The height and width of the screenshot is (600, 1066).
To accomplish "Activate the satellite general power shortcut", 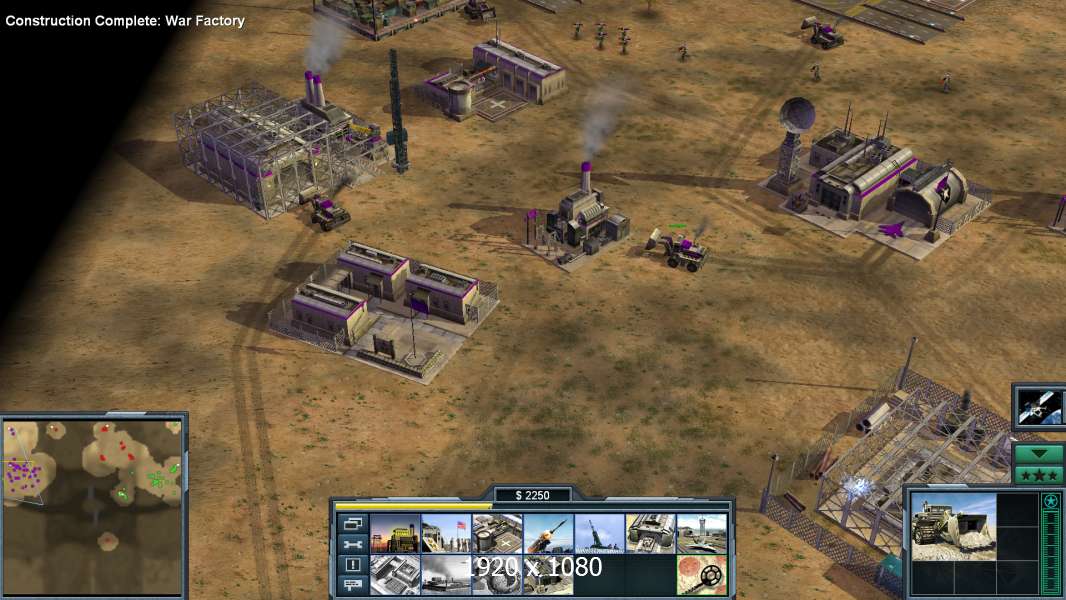I will click(x=1038, y=406).
